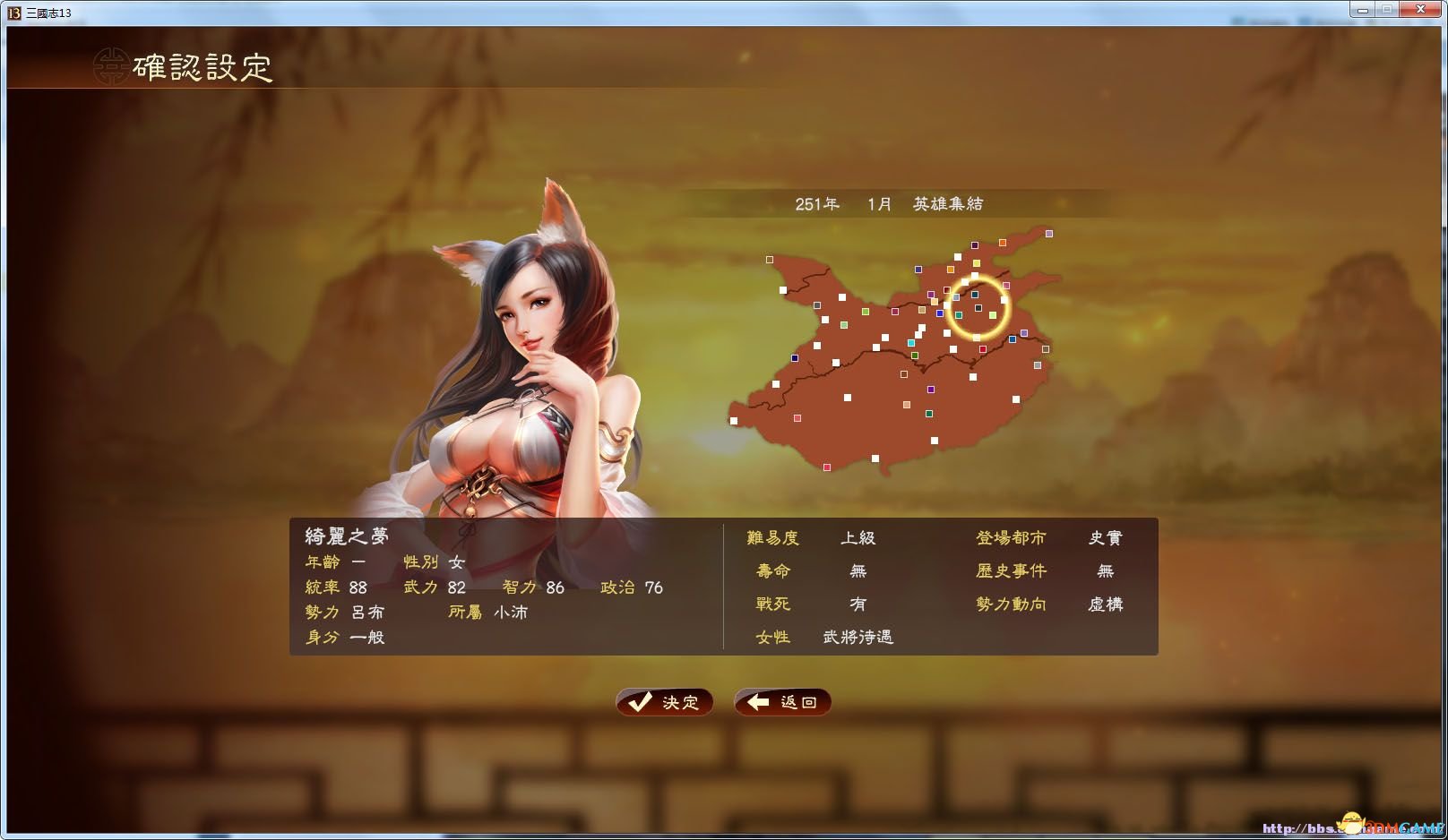Viewport: 1448px width, 840px height.
Task: Open the 登場都市 option showing 史實
Action: [1108, 537]
